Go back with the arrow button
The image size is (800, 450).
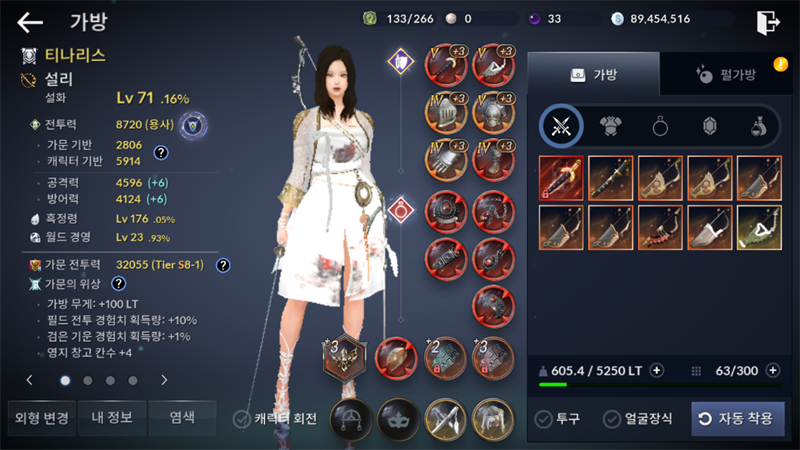tap(30, 21)
